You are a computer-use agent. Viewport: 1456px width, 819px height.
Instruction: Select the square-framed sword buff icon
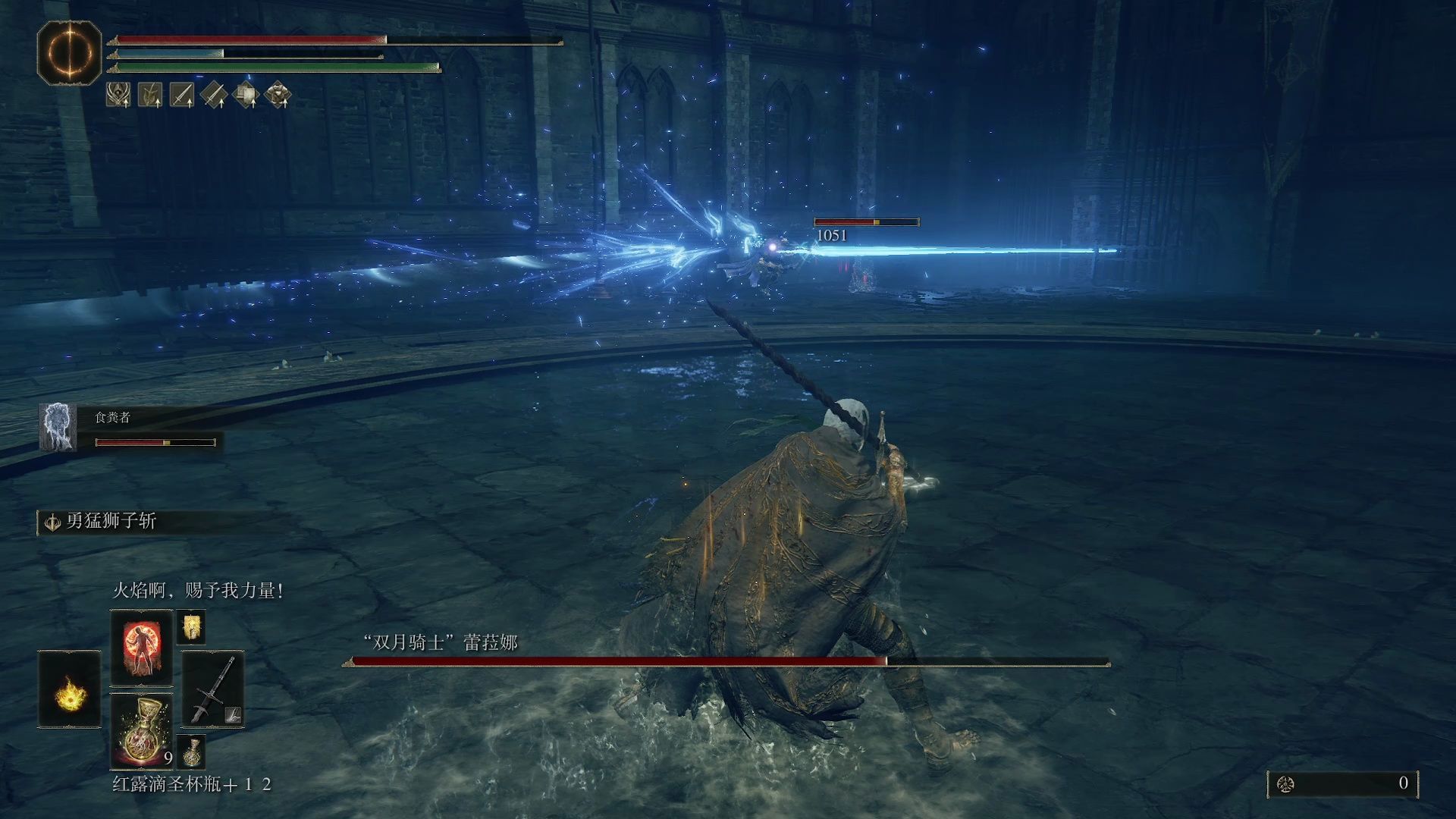click(182, 95)
